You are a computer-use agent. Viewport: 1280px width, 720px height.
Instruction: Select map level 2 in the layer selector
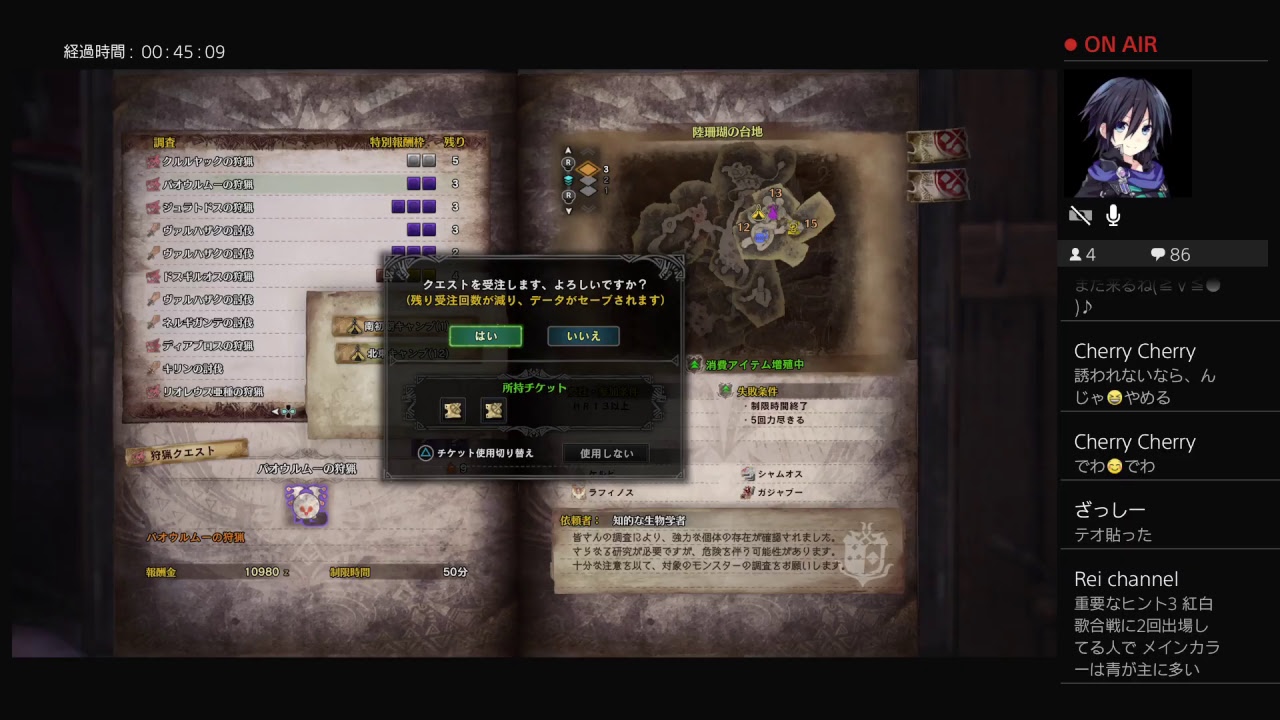(x=589, y=180)
